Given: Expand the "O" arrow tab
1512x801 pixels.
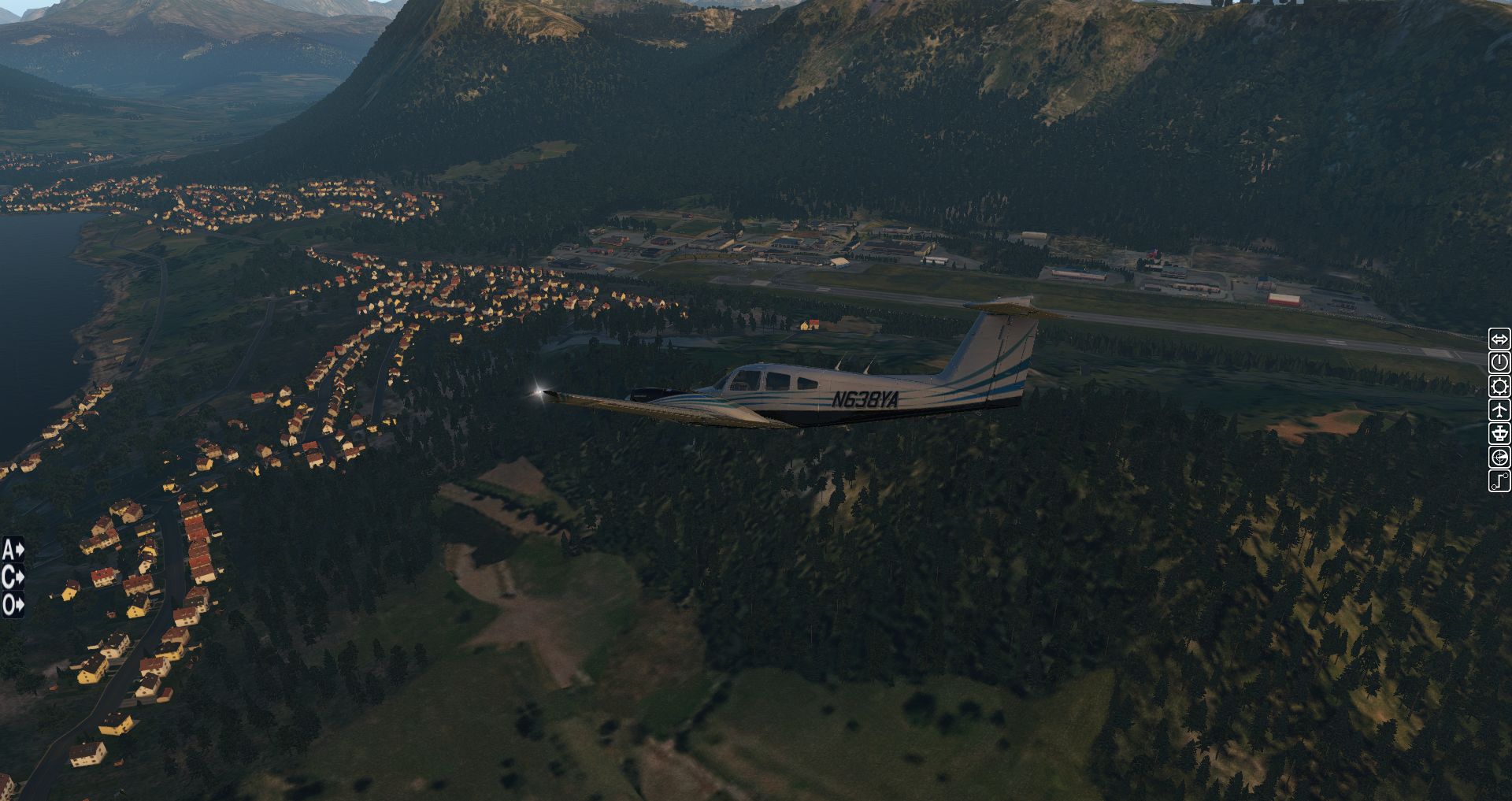Looking at the screenshot, I should (x=13, y=605).
